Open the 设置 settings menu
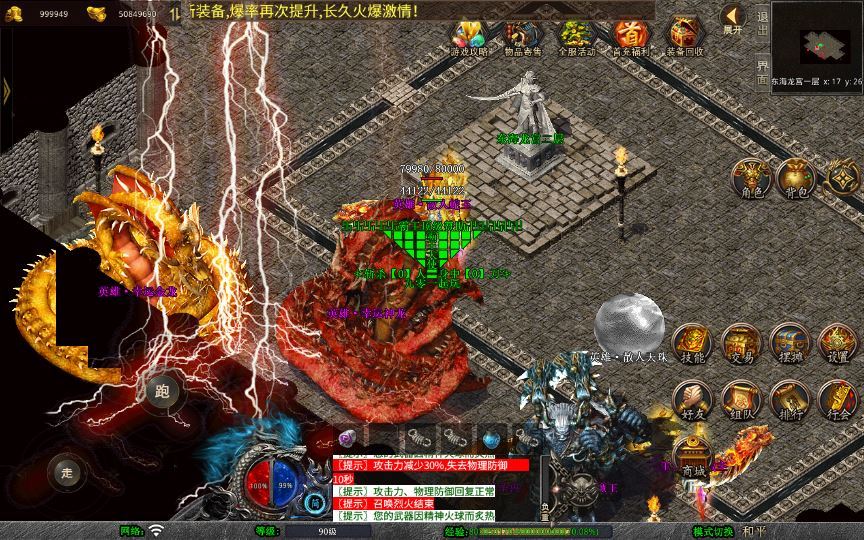This screenshot has height=540, width=864. coord(838,344)
